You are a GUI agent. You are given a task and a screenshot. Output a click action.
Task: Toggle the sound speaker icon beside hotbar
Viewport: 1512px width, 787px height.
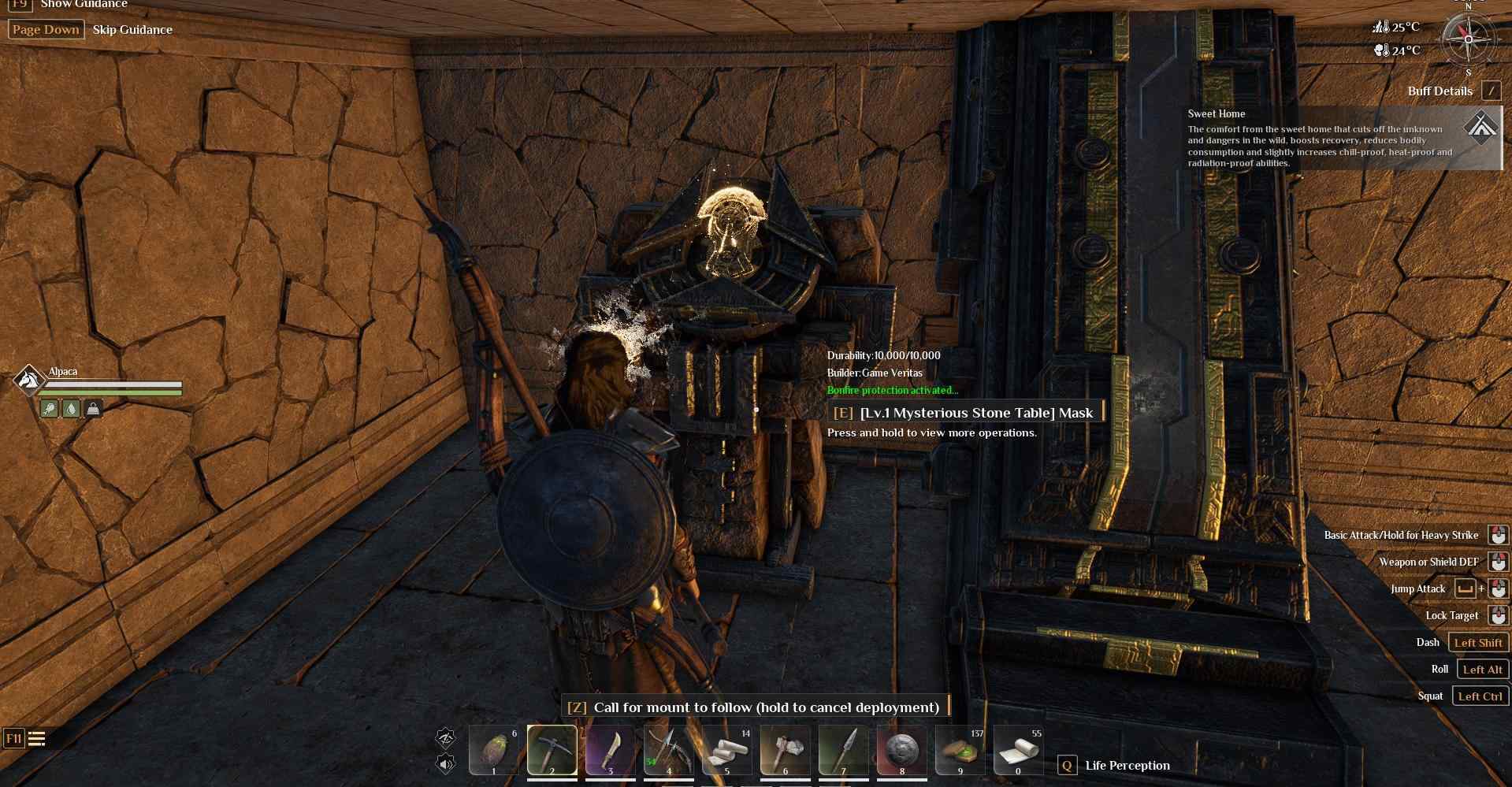point(446,763)
